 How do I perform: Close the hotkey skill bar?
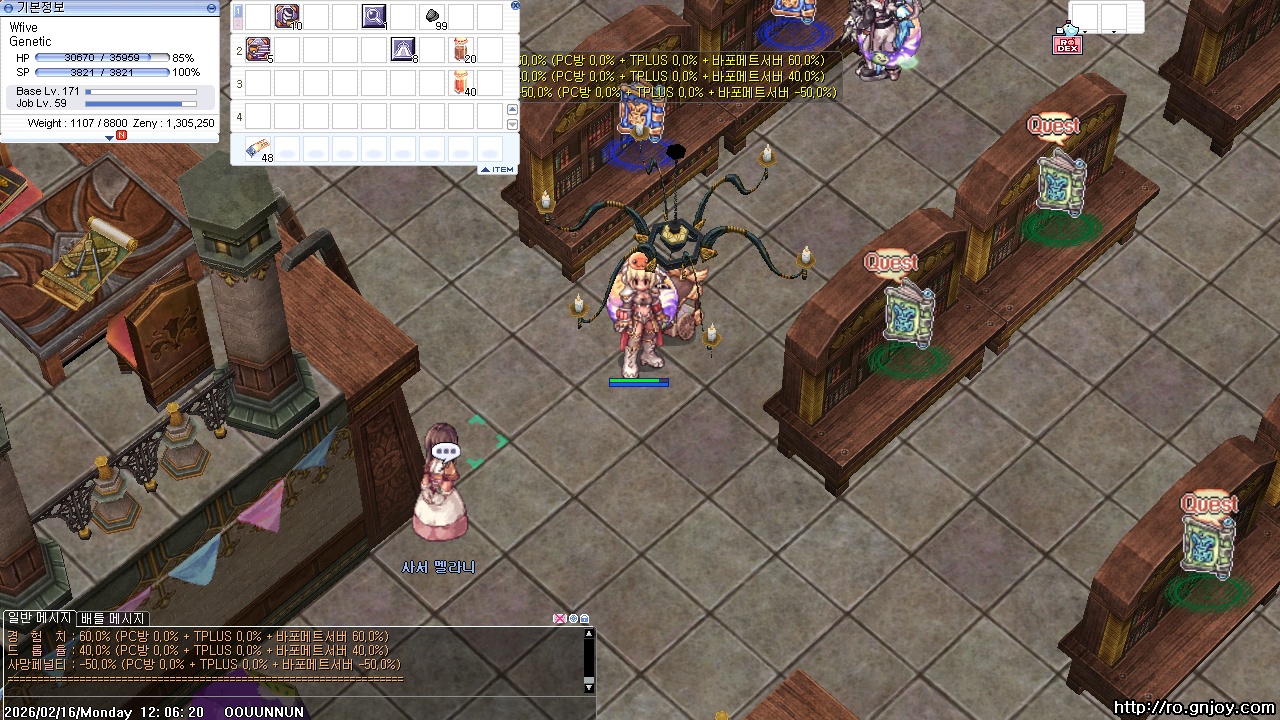(515, 5)
